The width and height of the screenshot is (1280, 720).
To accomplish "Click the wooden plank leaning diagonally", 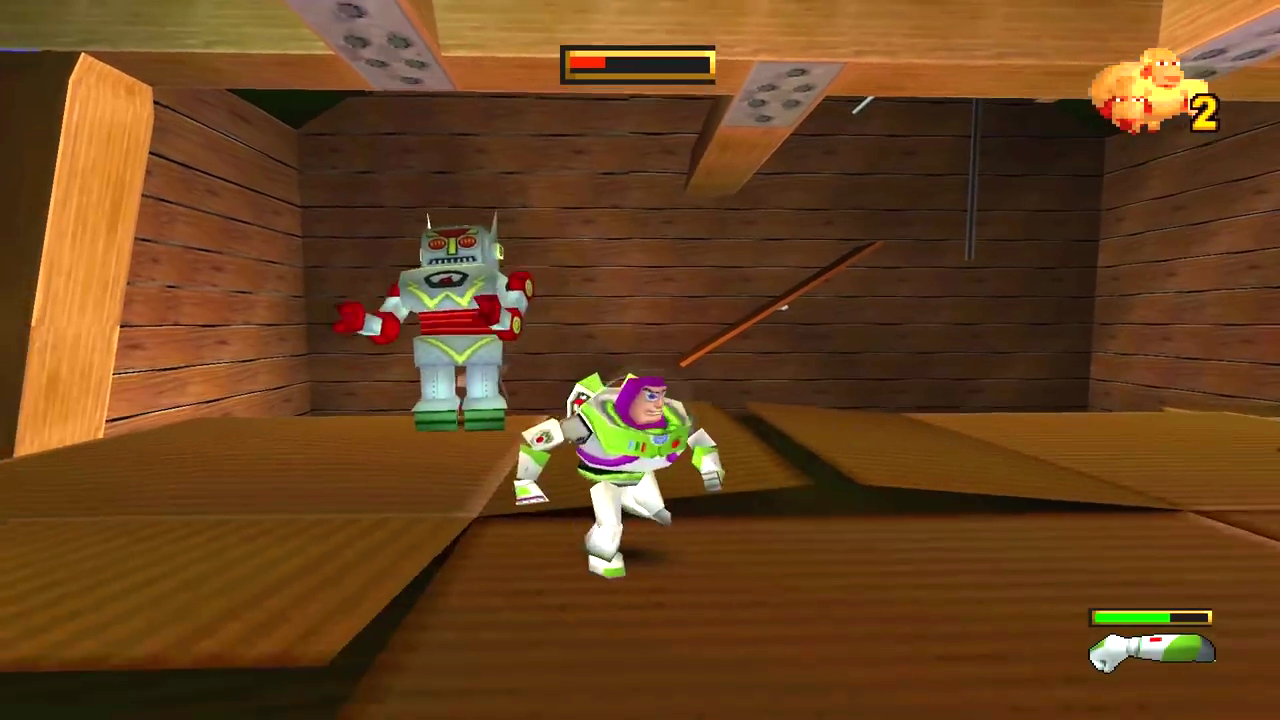I will pos(780,310).
